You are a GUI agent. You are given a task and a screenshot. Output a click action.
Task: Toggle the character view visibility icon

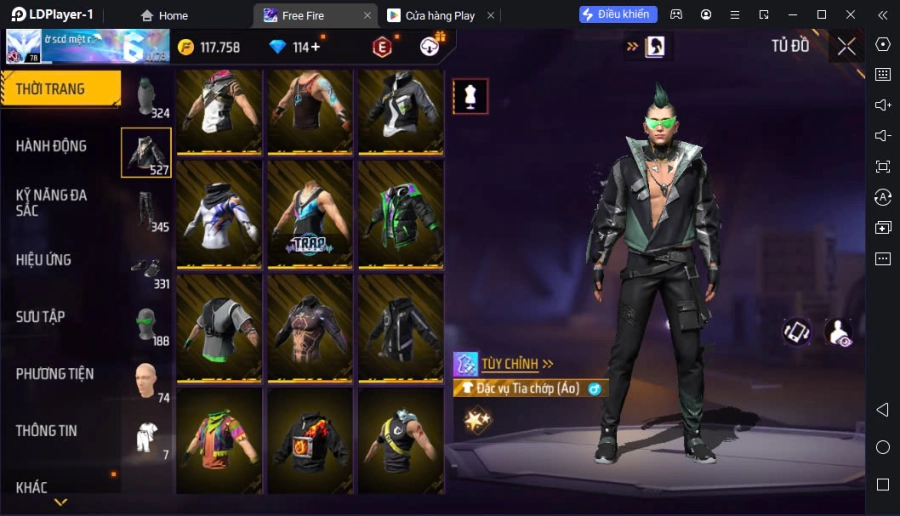(838, 333)
